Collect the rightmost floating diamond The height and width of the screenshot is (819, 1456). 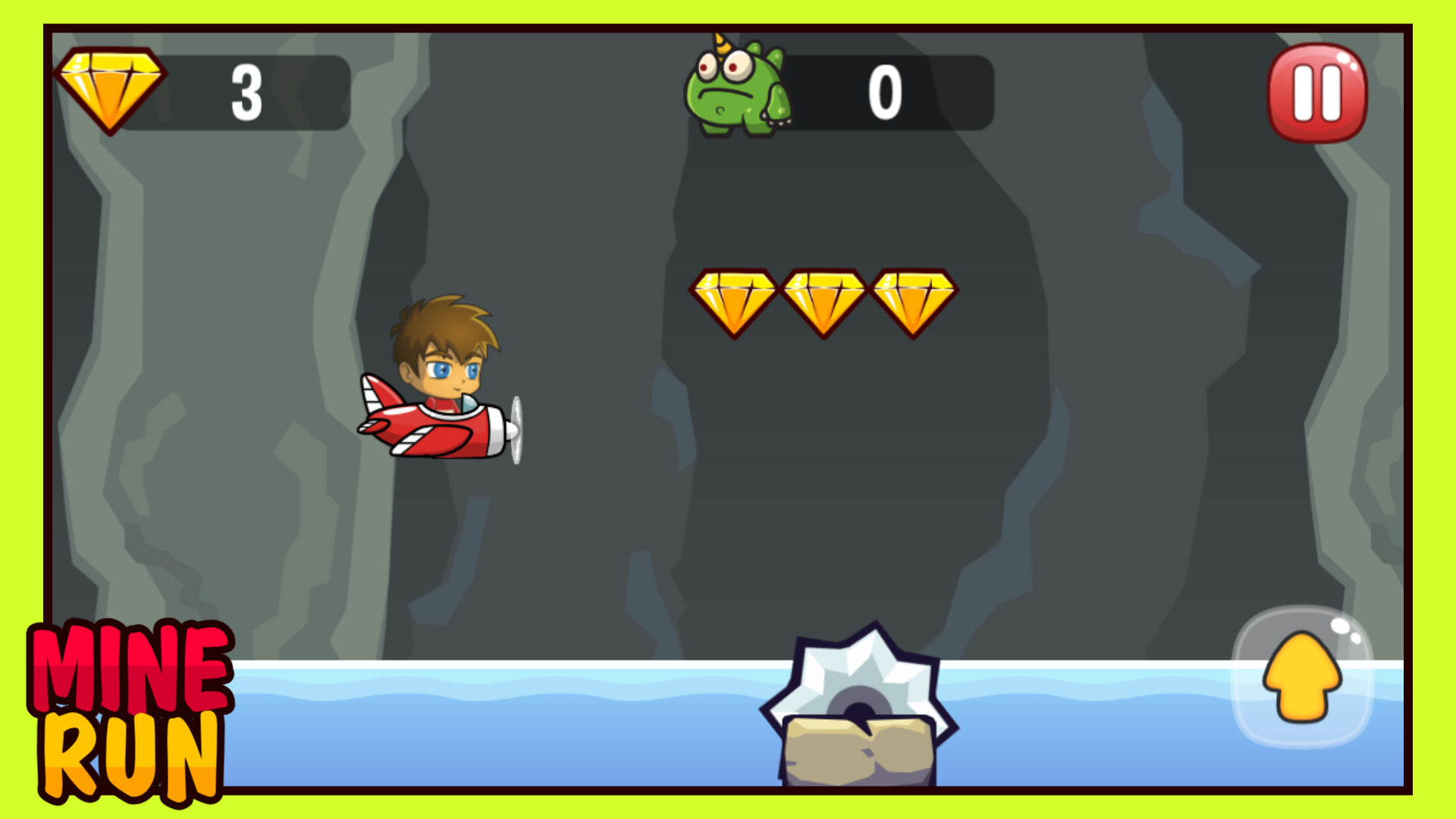click(x=914, y=300)
